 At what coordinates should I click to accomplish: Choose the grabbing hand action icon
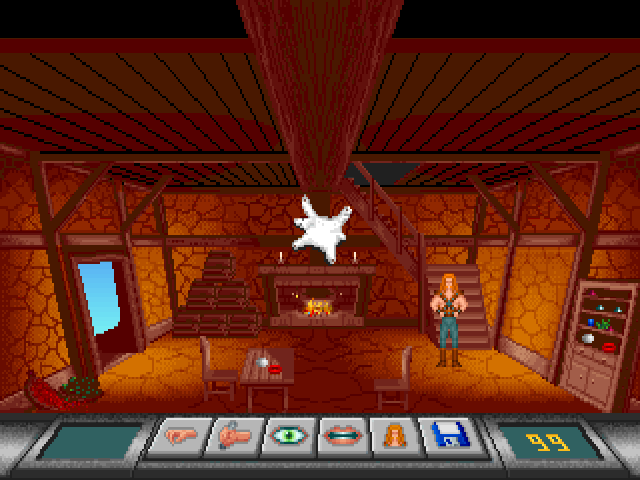pyautogui.click(x=233, y=438)
